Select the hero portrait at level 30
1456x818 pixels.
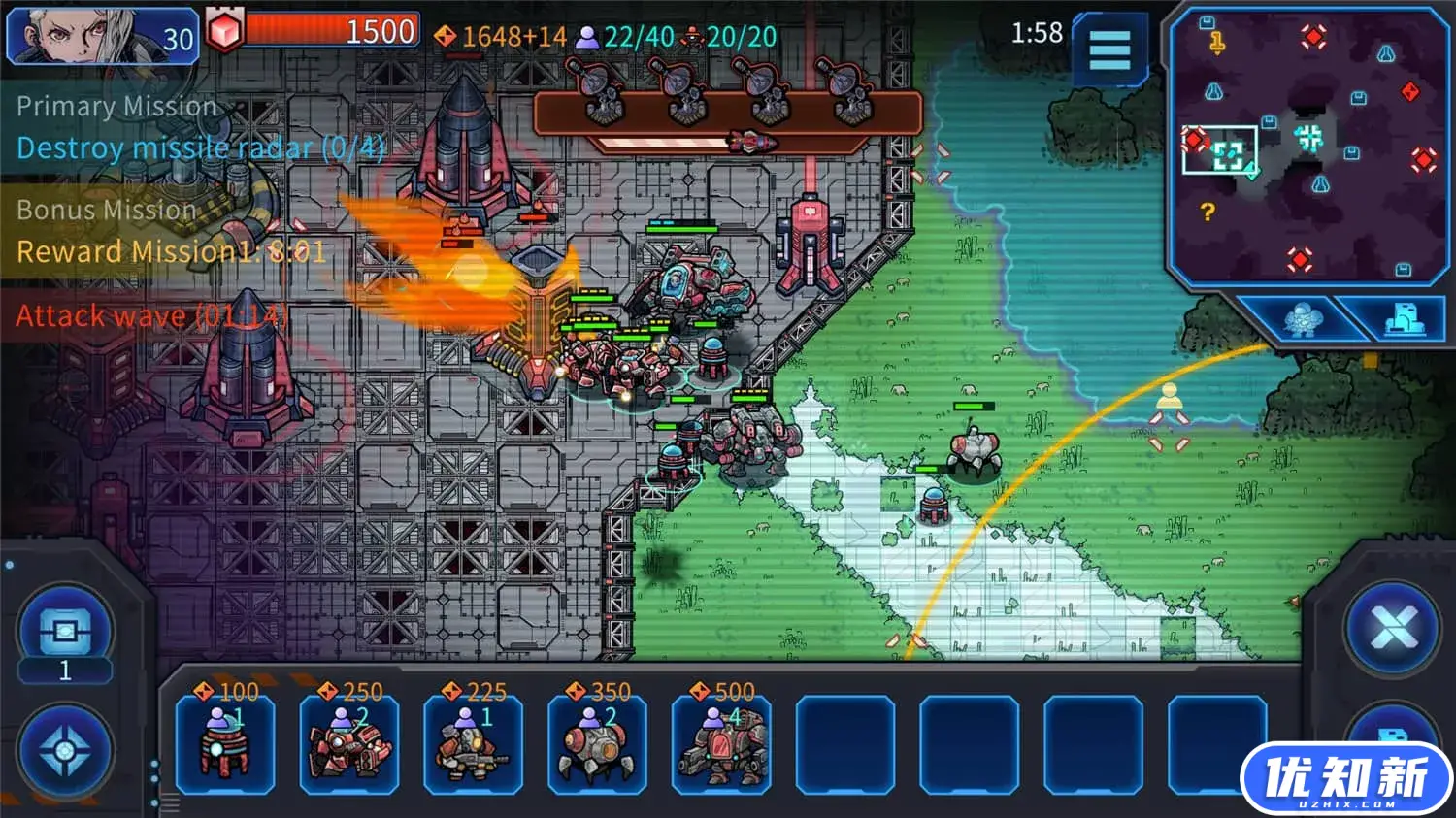101,37
